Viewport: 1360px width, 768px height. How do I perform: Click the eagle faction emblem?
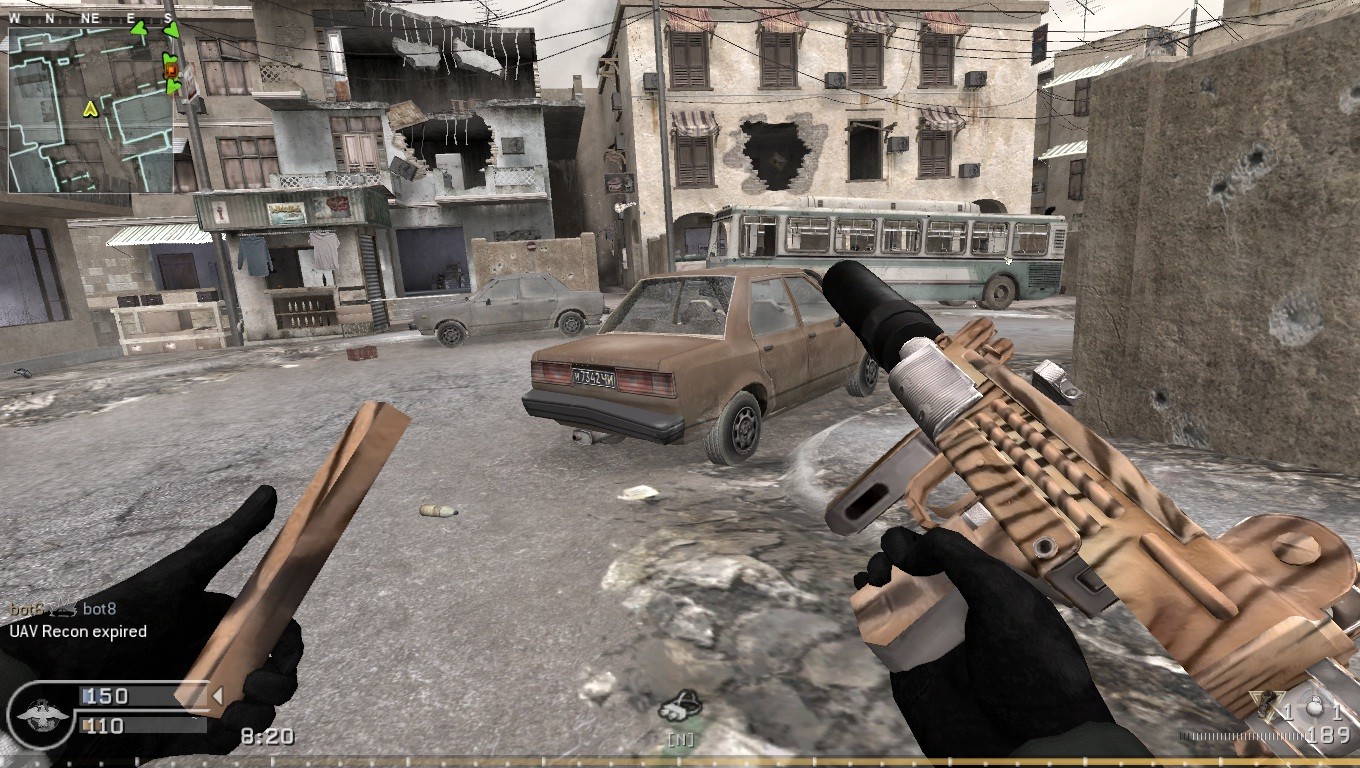tap(42, 715)
